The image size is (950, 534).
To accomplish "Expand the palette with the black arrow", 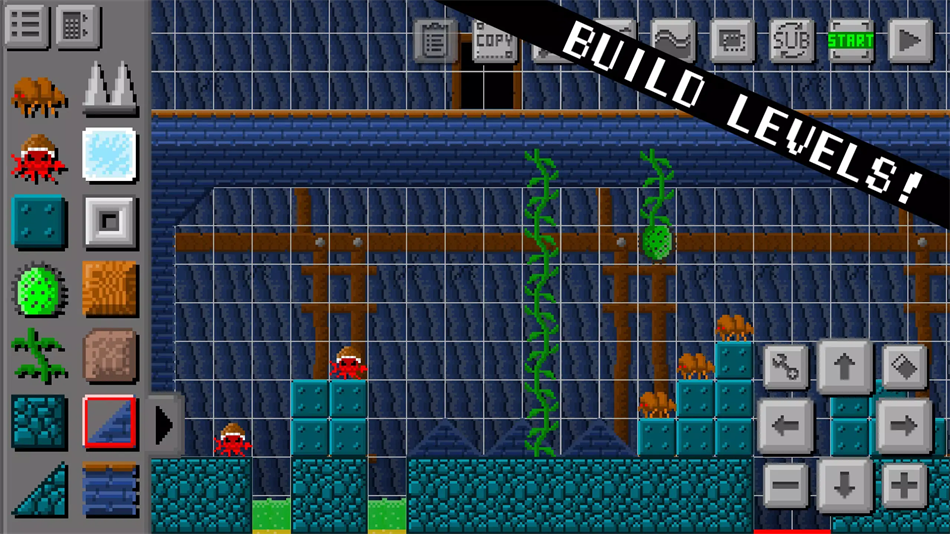I will [x=164, y=424].
